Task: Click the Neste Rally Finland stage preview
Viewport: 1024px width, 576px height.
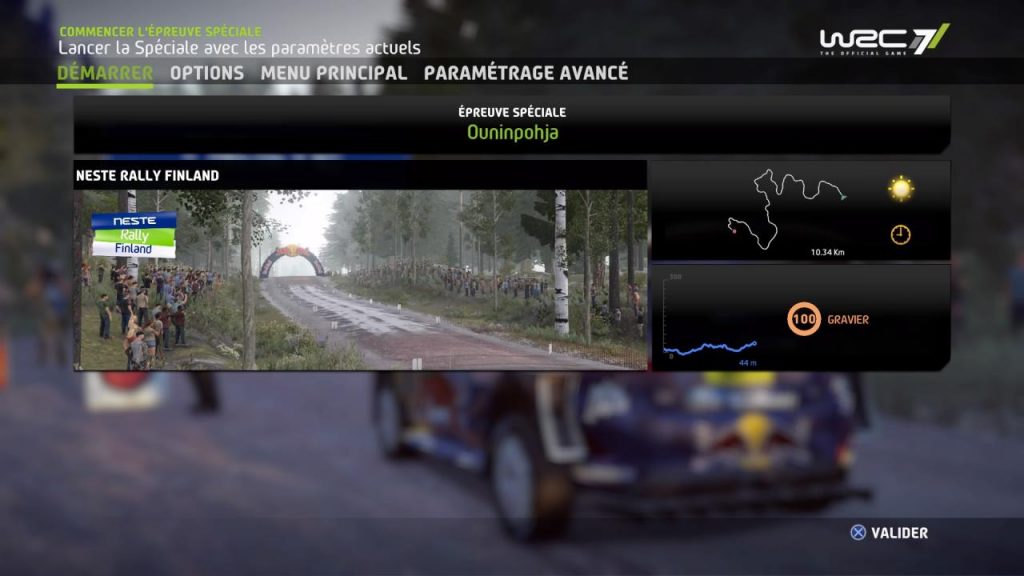Action: point(360,279)
